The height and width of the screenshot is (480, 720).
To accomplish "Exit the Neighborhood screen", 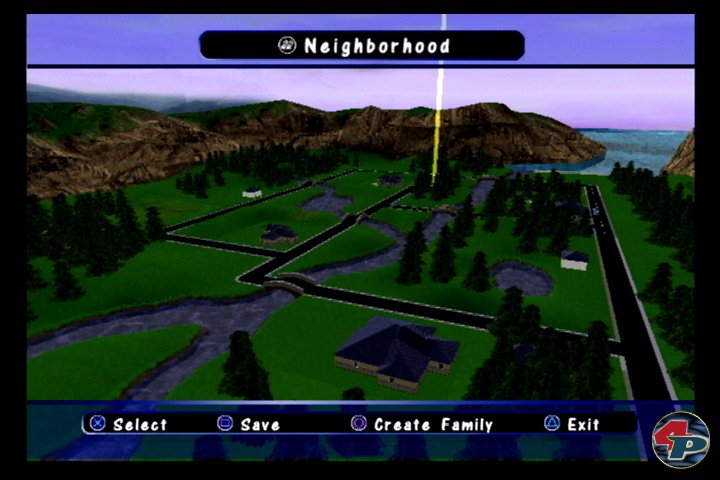I will 572,424.
